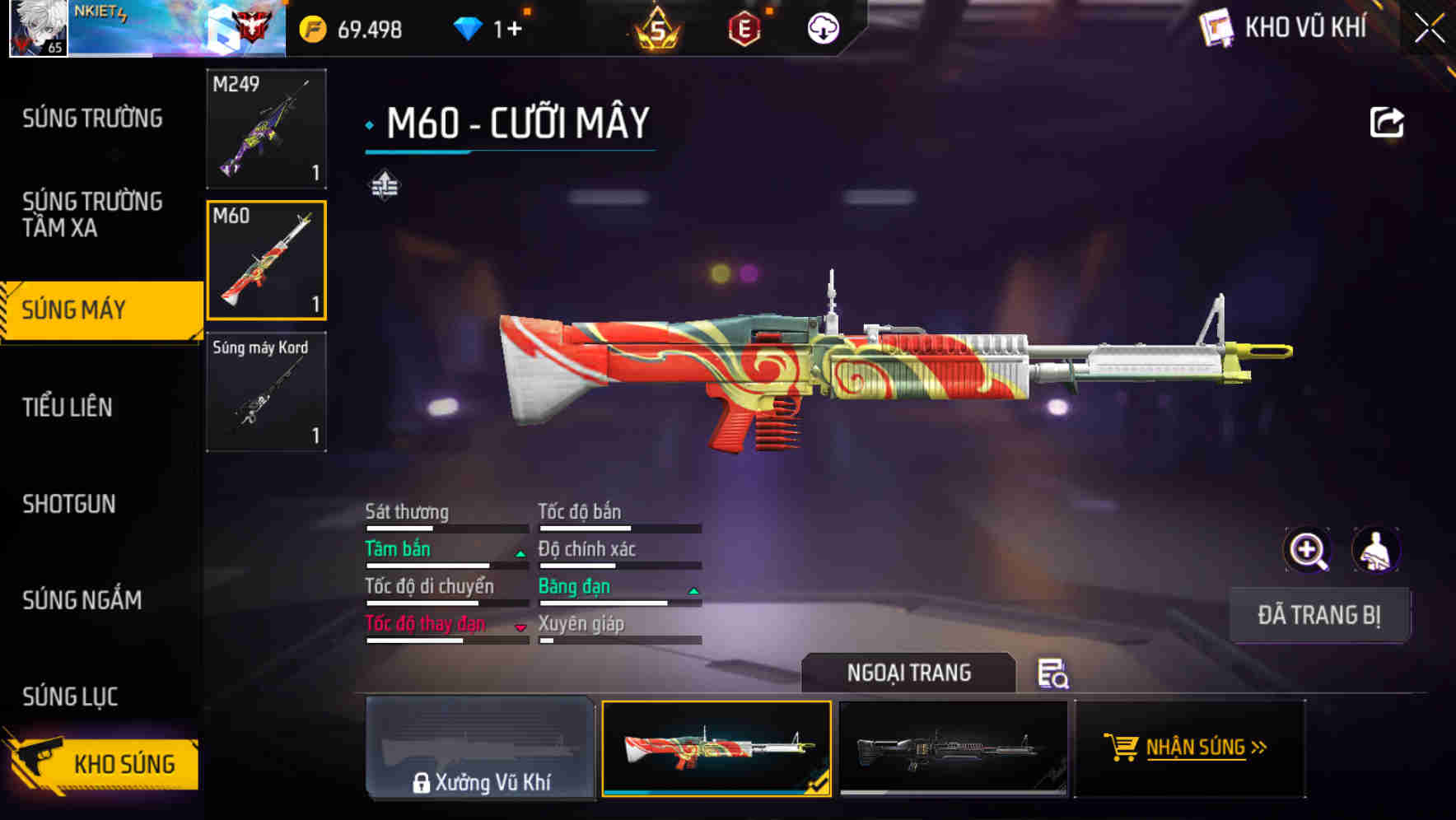Choose the Shotgun category
This screenshot has width=1456, height=820.
pos(69,504)
